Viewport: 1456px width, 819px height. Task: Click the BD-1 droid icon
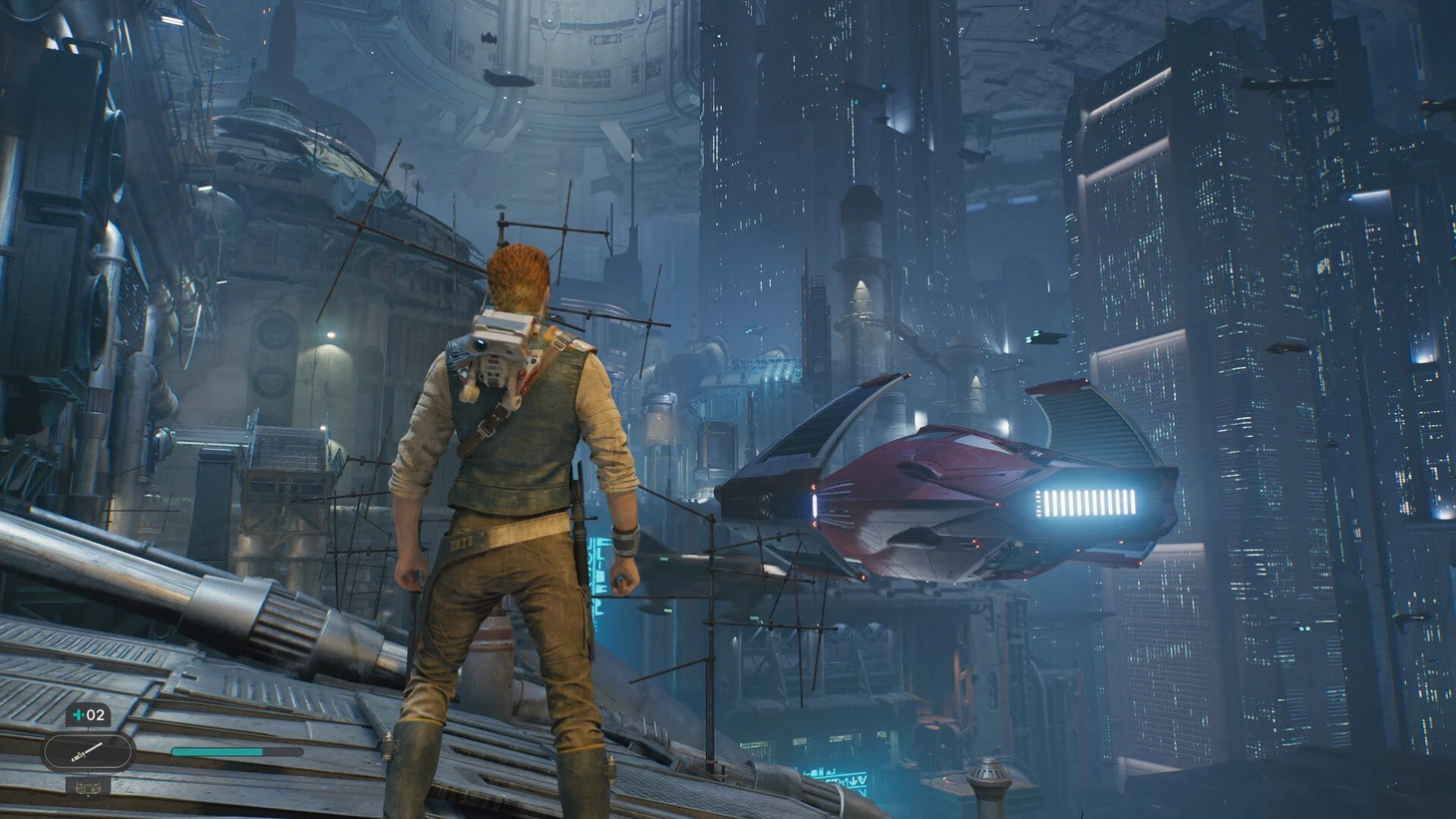tap(89, 785)
